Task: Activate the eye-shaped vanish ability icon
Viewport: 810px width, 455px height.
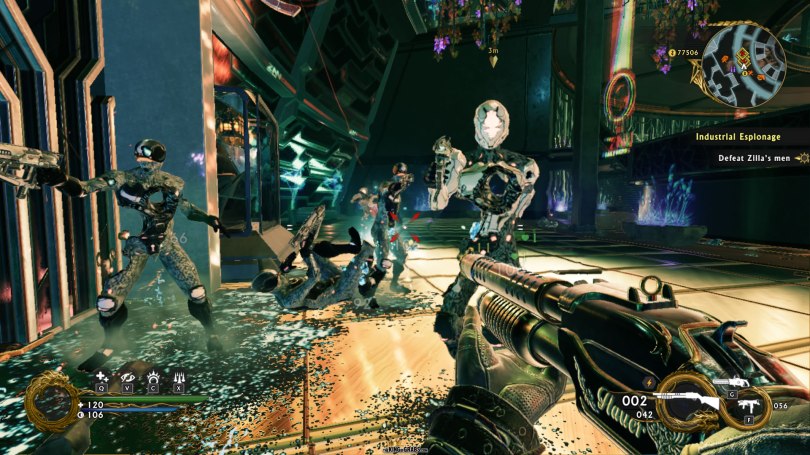Action: [x=127, y=376]
